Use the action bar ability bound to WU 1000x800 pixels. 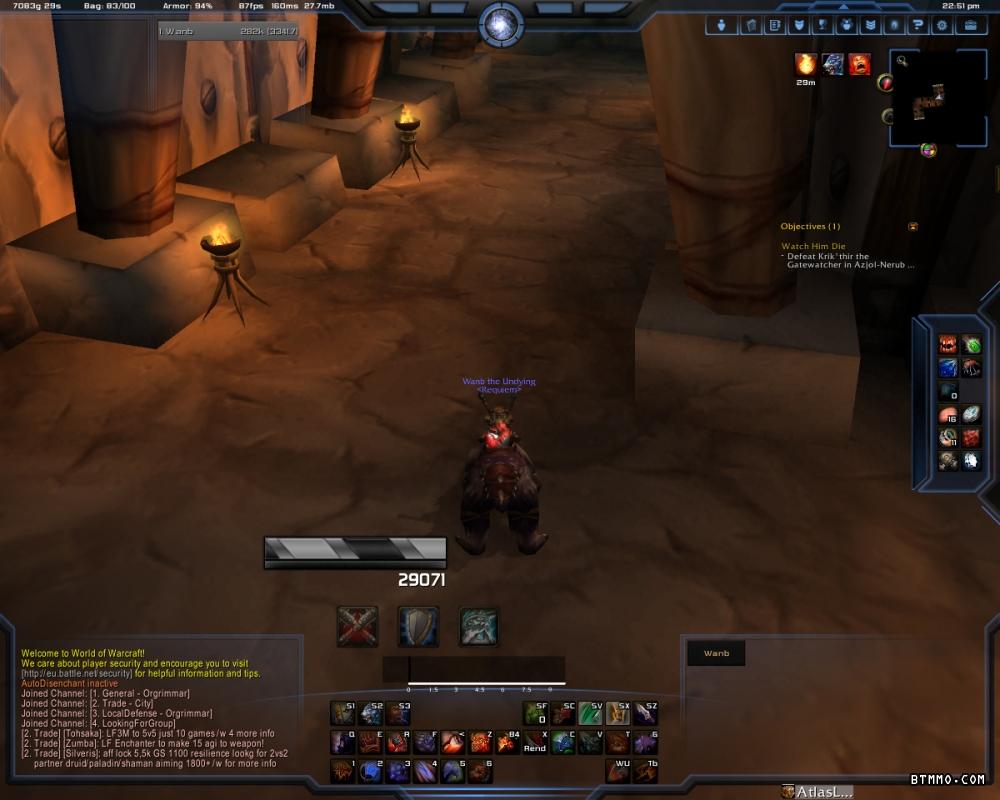[x=617, y=770]
